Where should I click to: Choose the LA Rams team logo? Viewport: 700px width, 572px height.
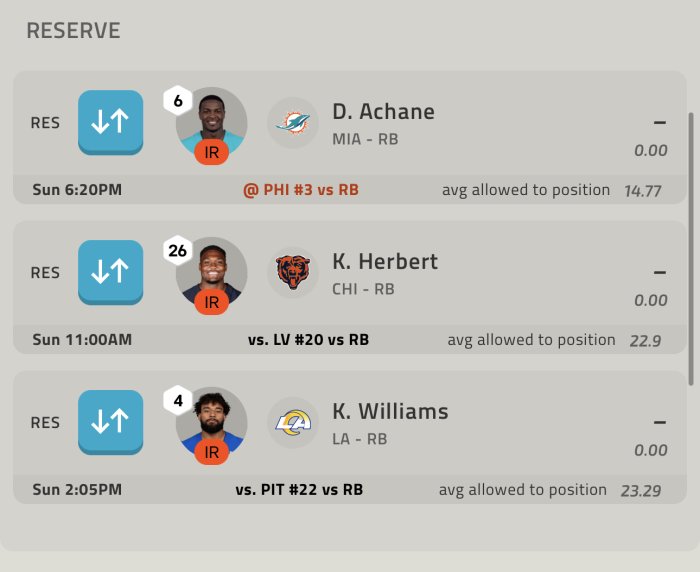point(293,422)
